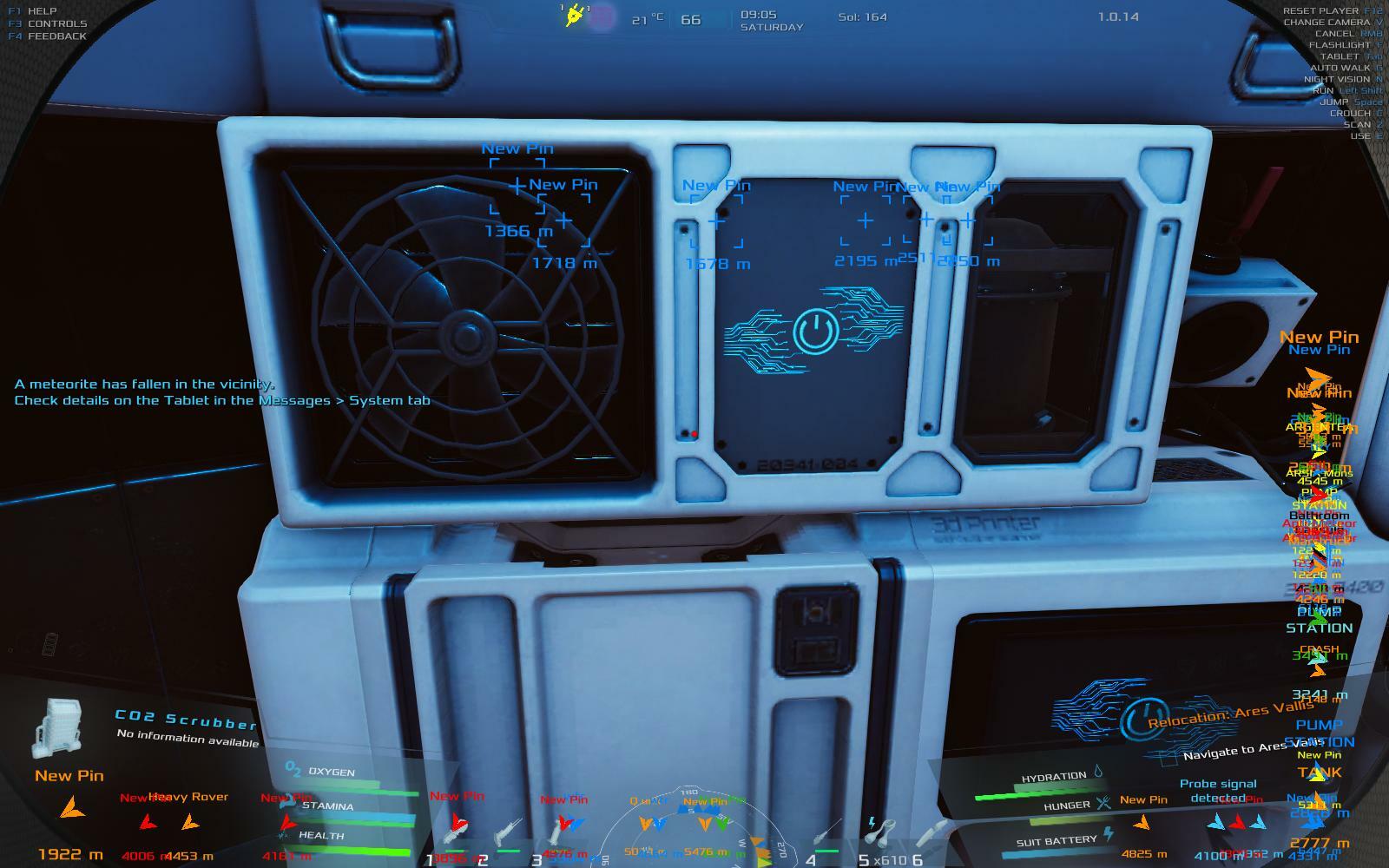1389x868 pixels.
Task: Click the Navigate to Ares Vallis objective
Action: point(1250,748)
